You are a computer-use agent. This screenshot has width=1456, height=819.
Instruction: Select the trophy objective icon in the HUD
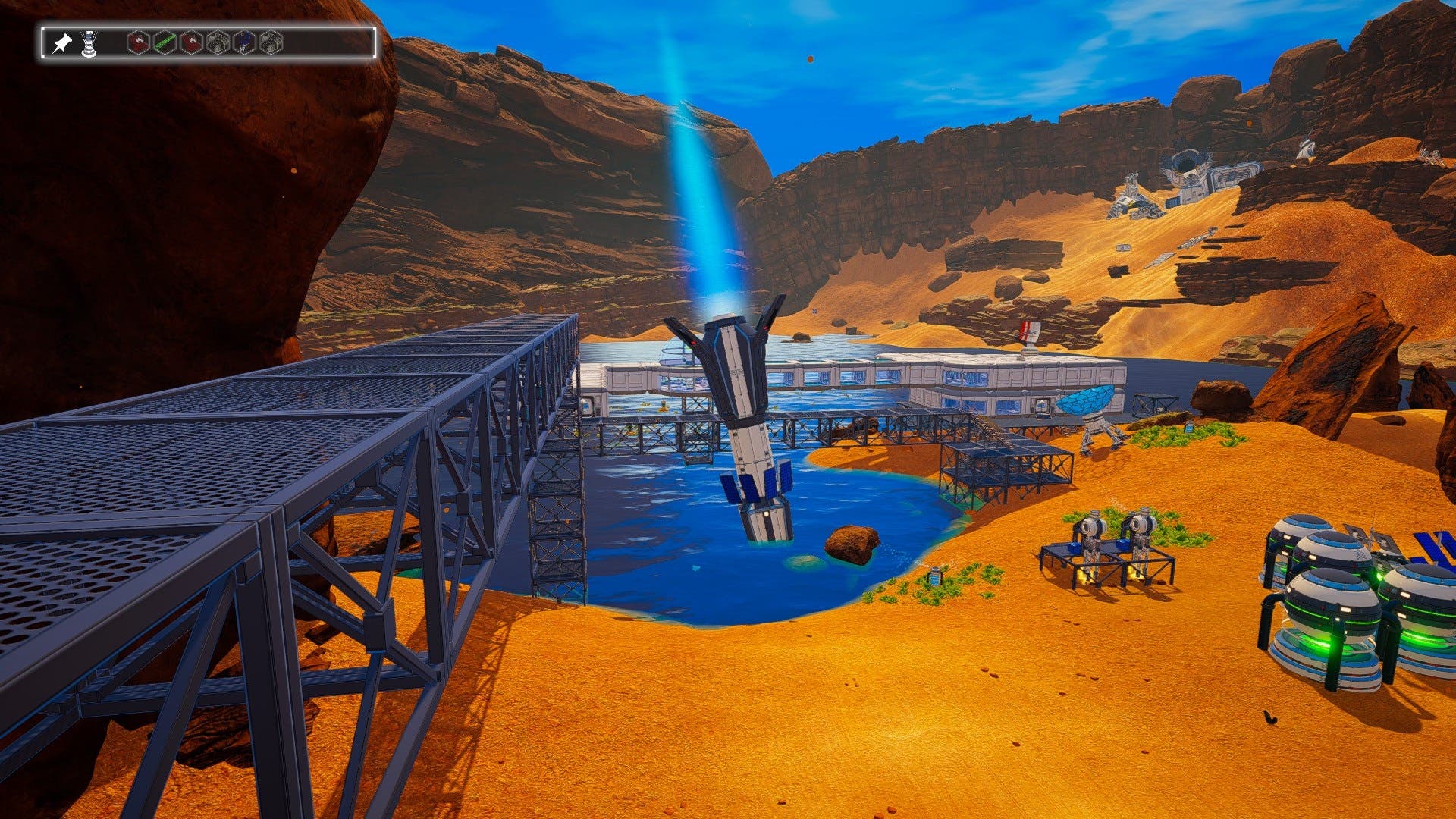pos(89,42)
